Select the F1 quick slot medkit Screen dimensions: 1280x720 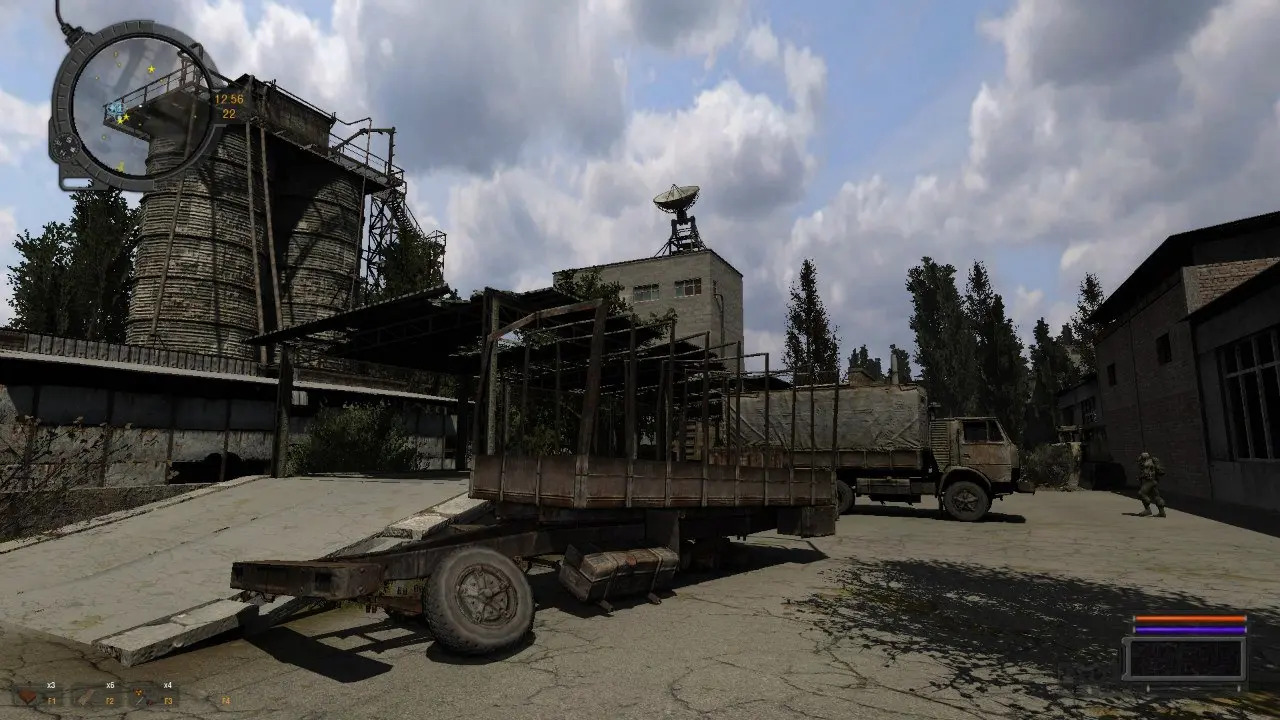tap(30, 694)
